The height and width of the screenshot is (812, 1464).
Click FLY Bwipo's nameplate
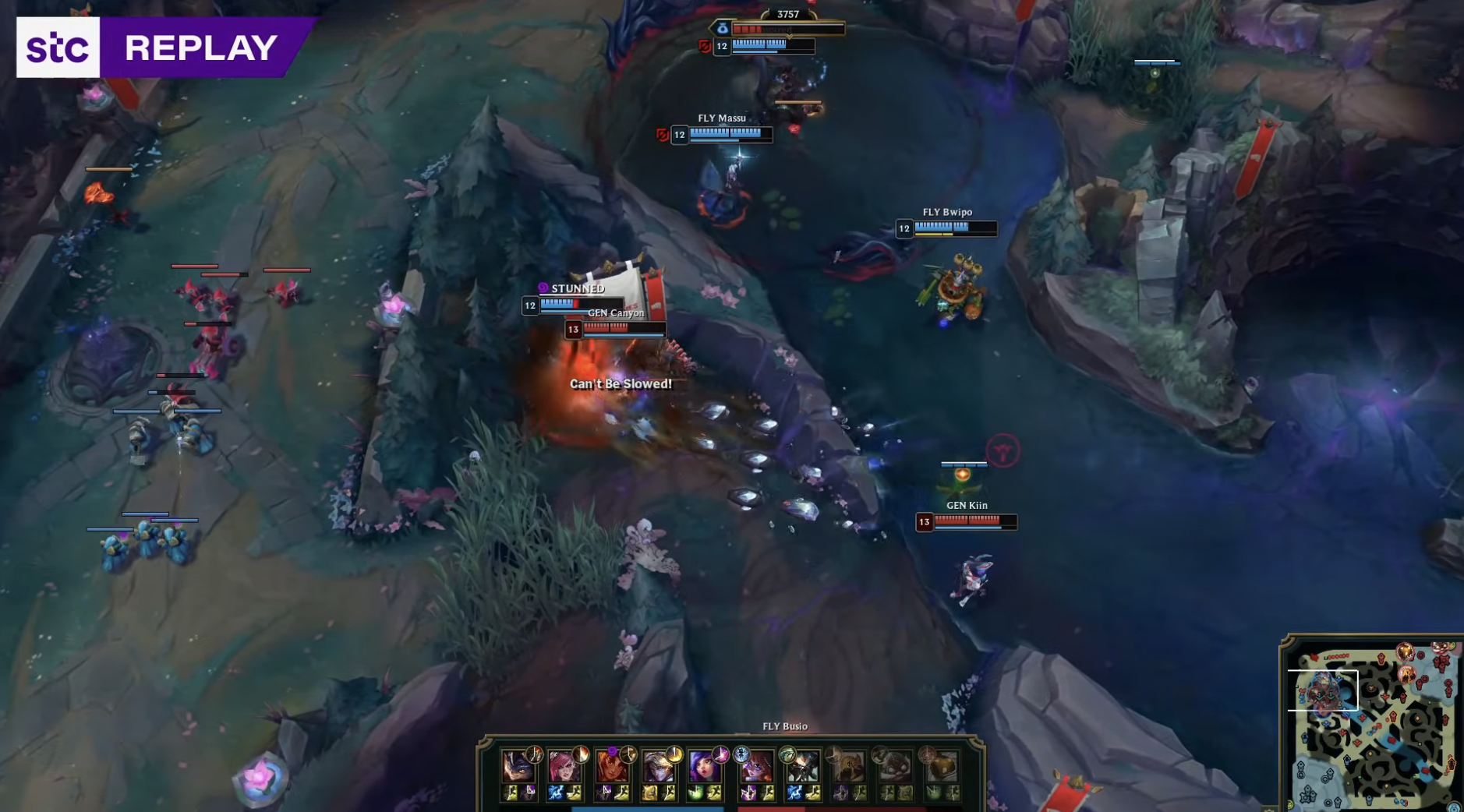click(946, 210)
